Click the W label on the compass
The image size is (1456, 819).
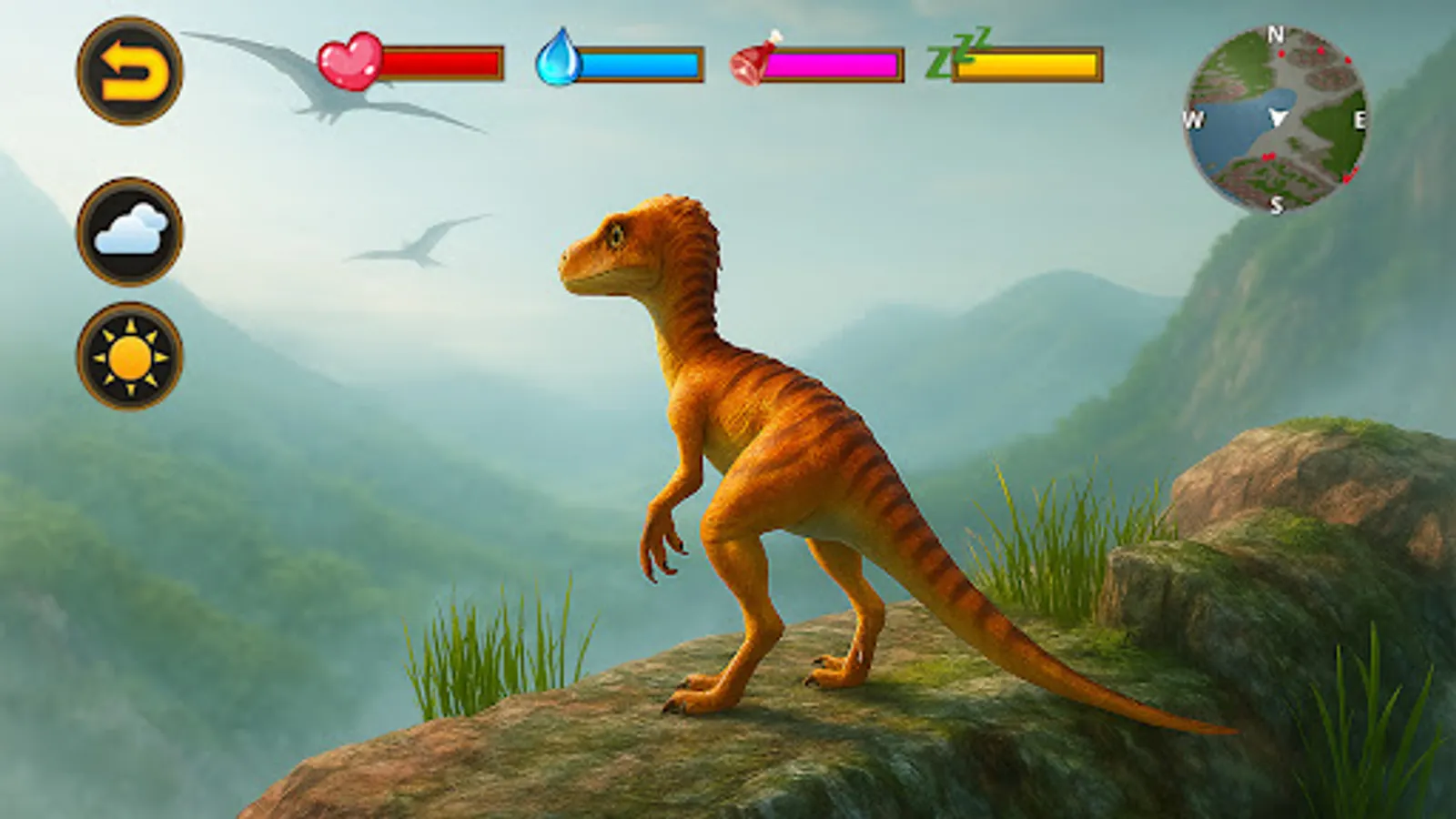[x=1193, y=116]
